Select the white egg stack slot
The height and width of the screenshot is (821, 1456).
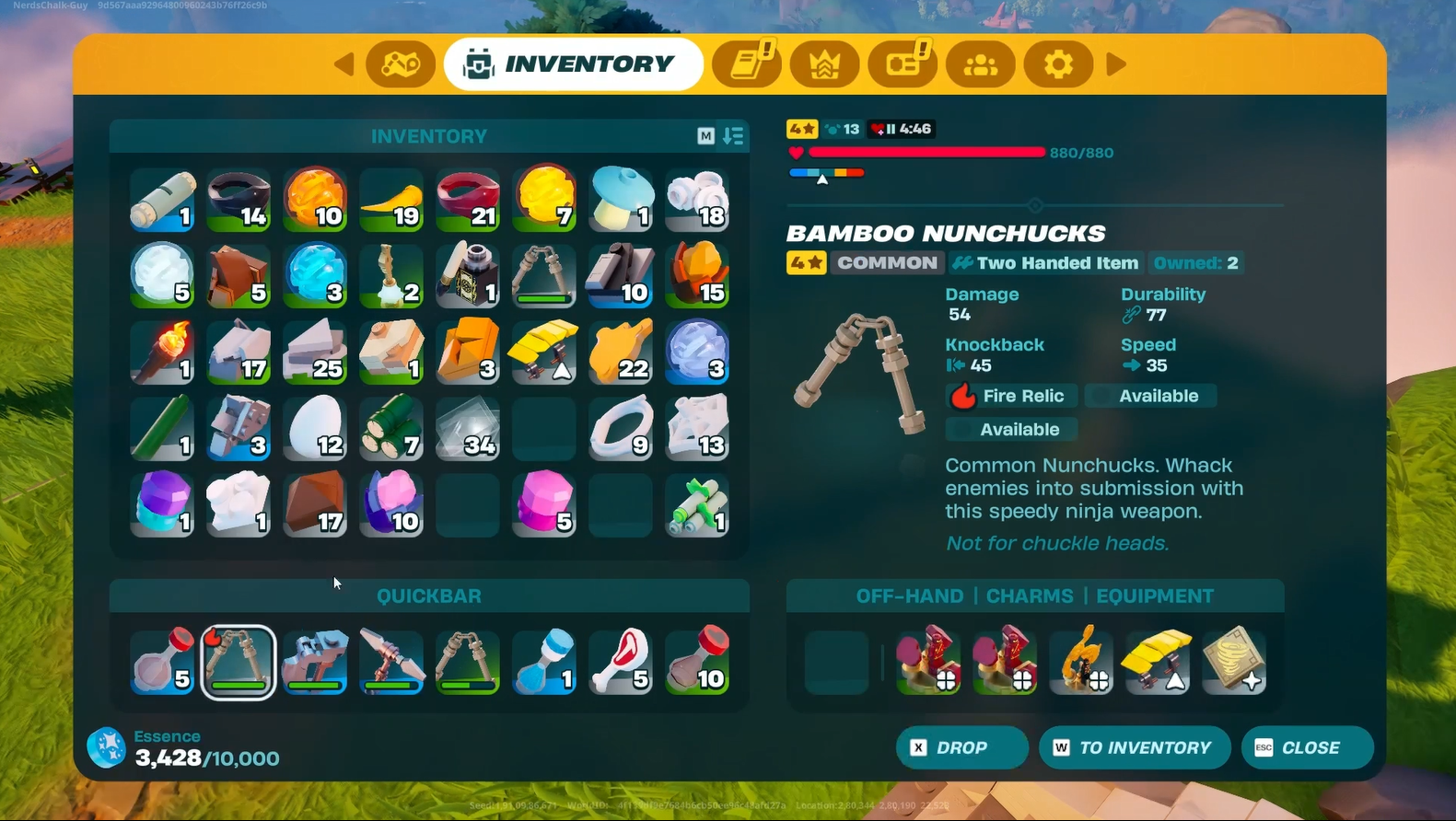point(315,429)
